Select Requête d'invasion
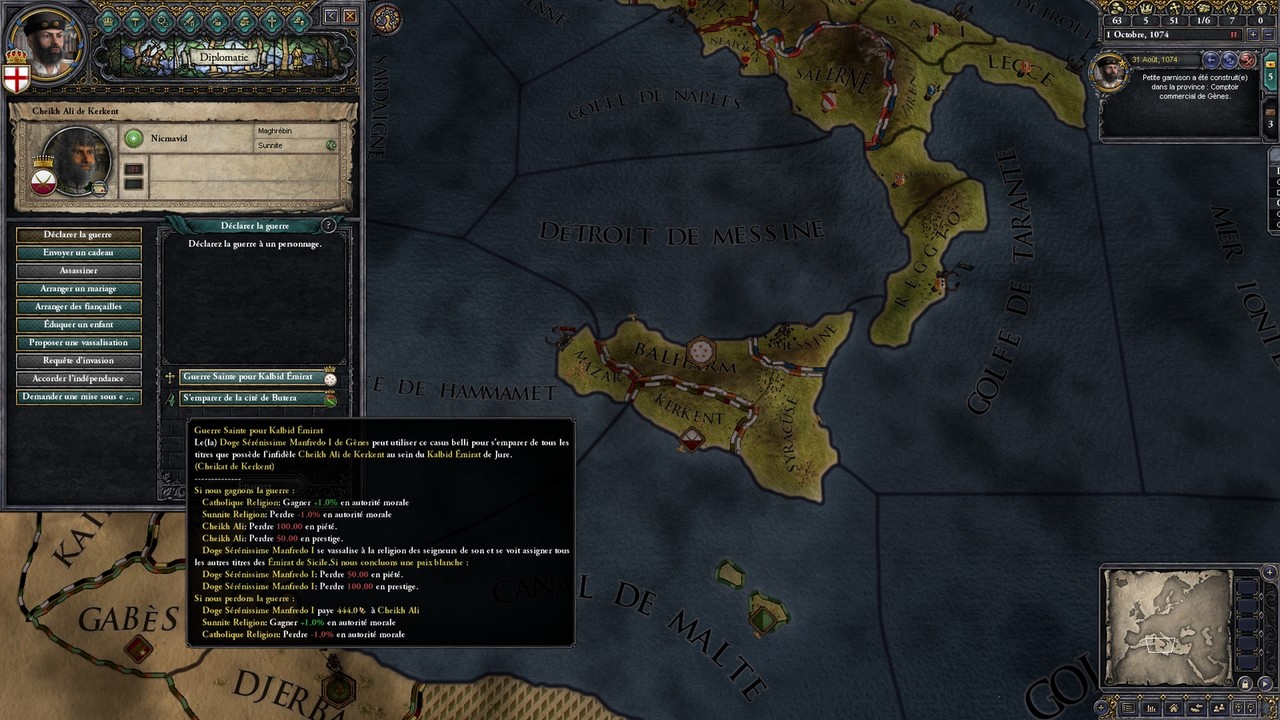Viewport: 1280px width, 720px height. [78, 361]
